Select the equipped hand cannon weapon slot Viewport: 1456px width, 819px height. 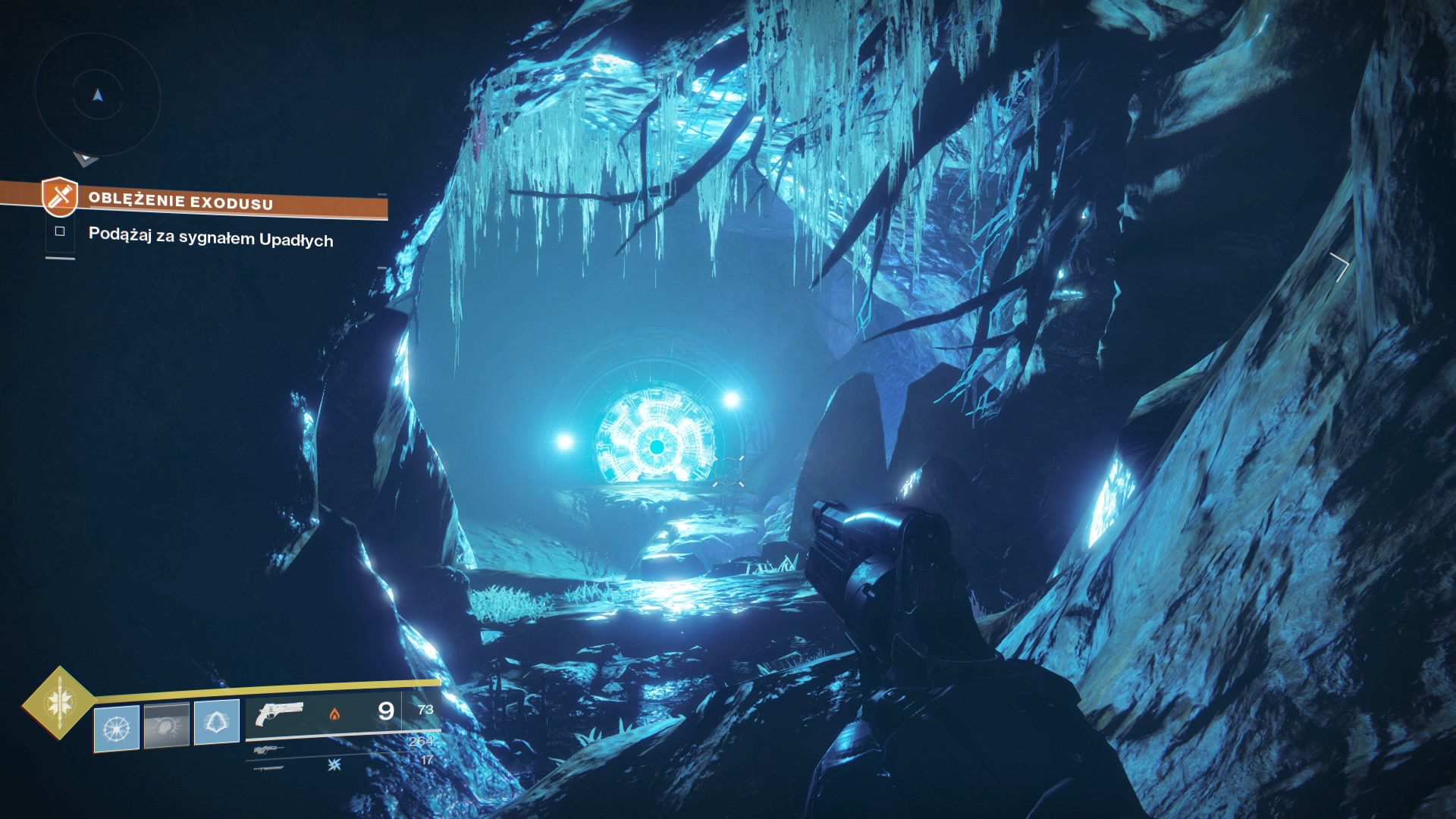point(279,714)
